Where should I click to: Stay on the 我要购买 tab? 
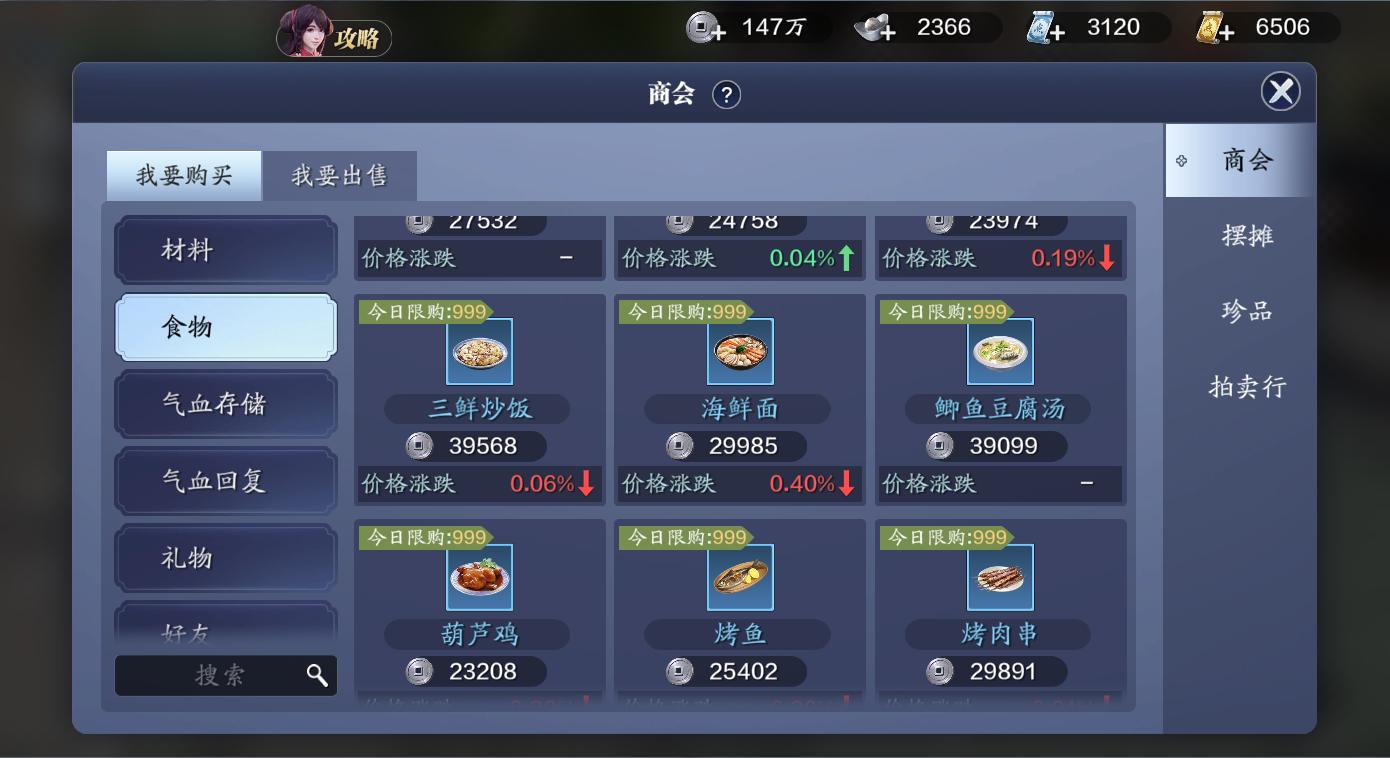click(x=184, y=175)
